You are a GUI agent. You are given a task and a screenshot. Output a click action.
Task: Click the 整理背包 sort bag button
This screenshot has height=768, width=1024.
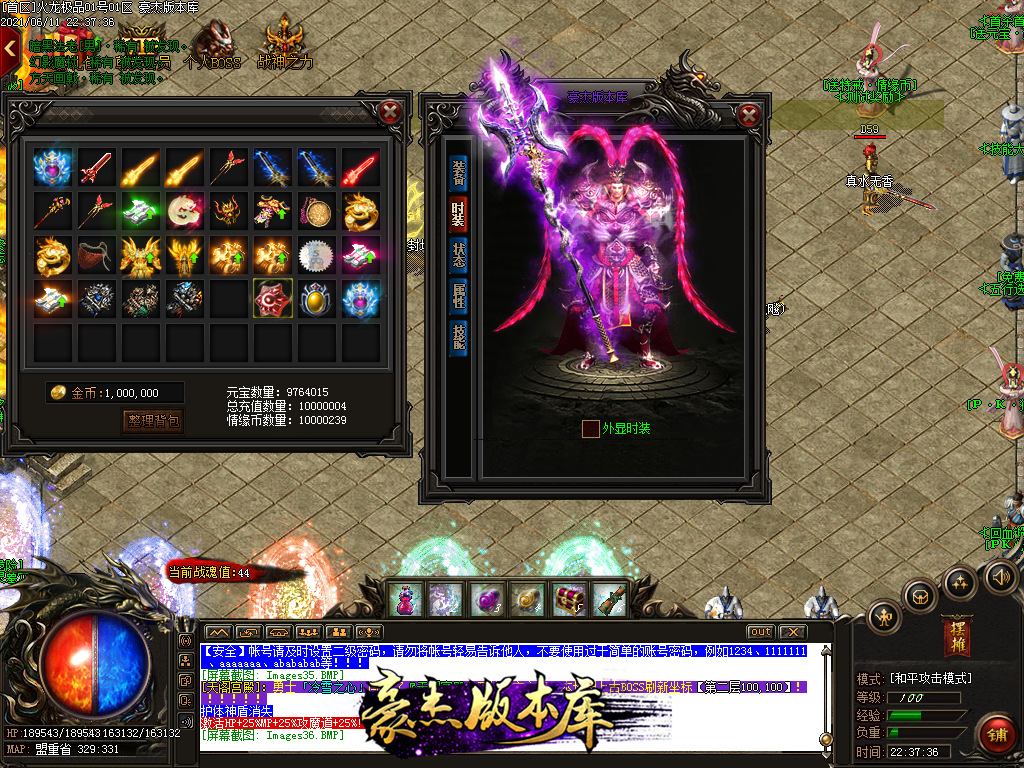(x=153, y=421)
